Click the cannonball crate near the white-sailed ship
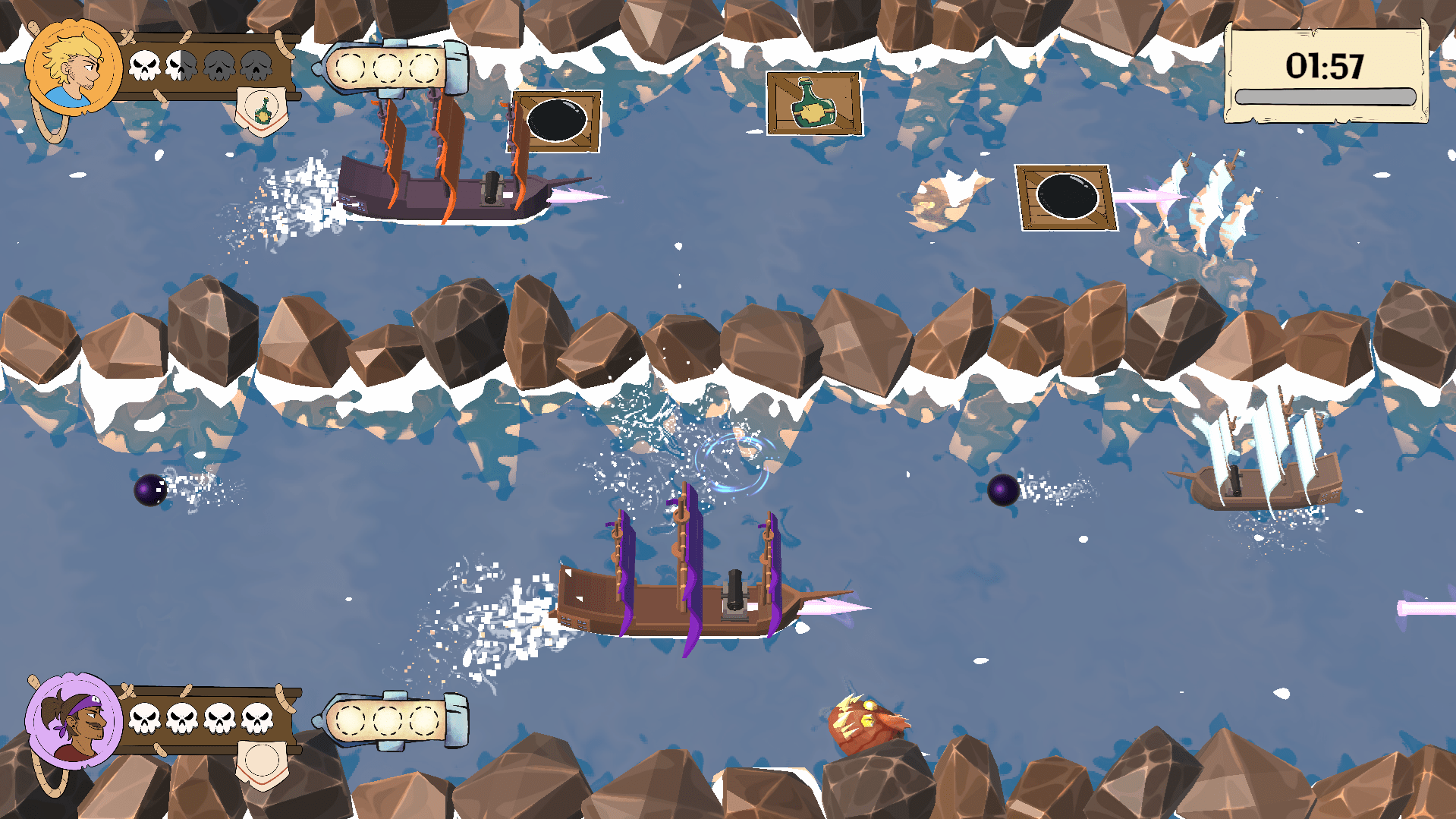Viewport: 1456px width, 819px height. point(1065,195)
